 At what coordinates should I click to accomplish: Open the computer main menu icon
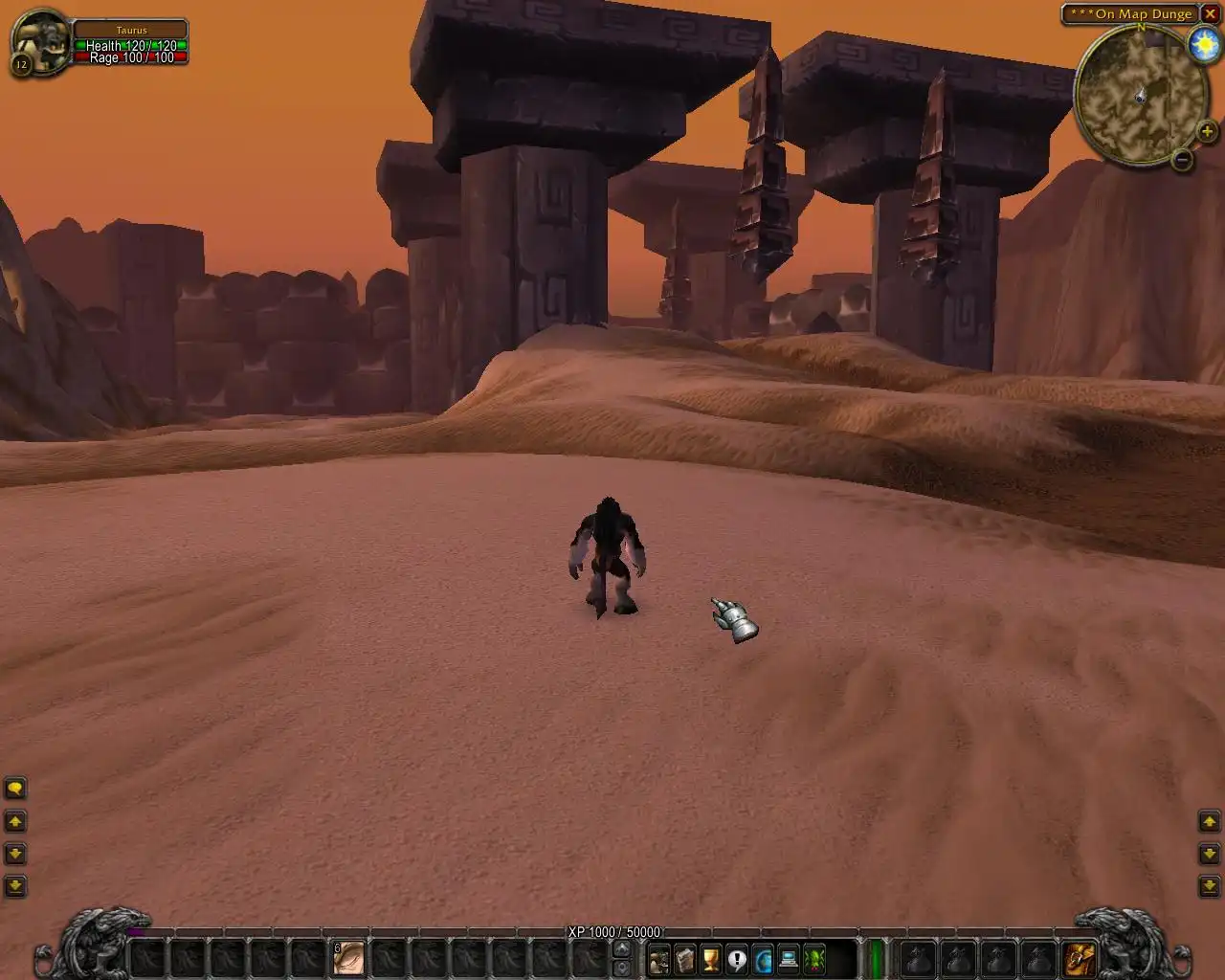[x=789, y=958]
